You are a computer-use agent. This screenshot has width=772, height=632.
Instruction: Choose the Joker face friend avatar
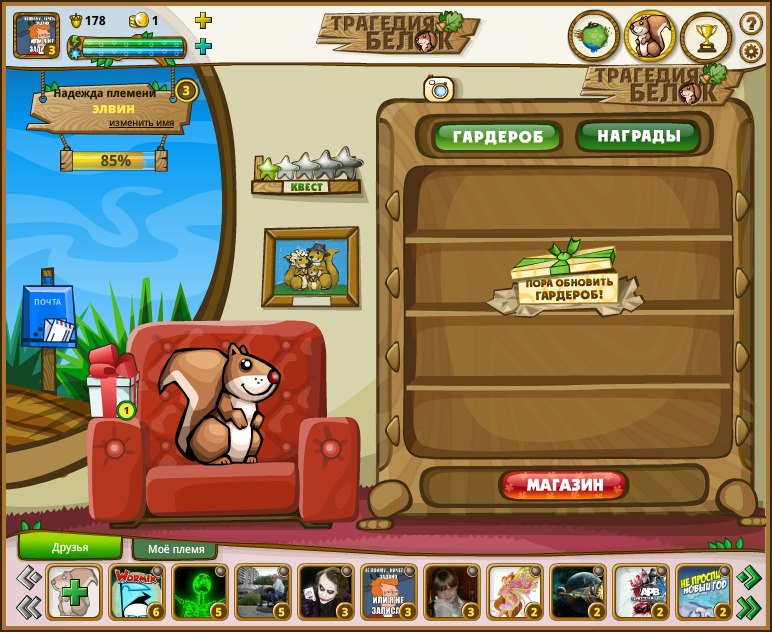click(325, 592)
